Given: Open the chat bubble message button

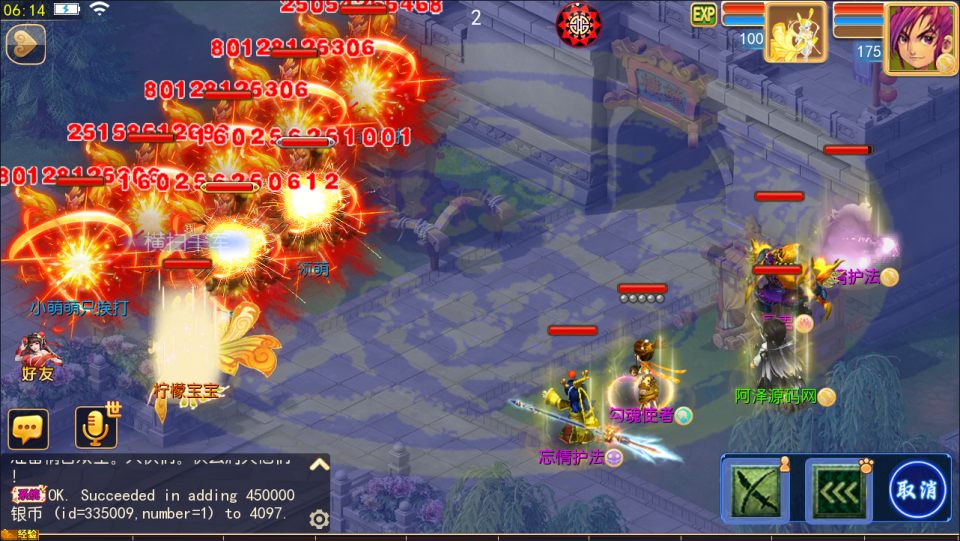Looking at the screenshot, I should pyautogui.click(x=28, y=429).
